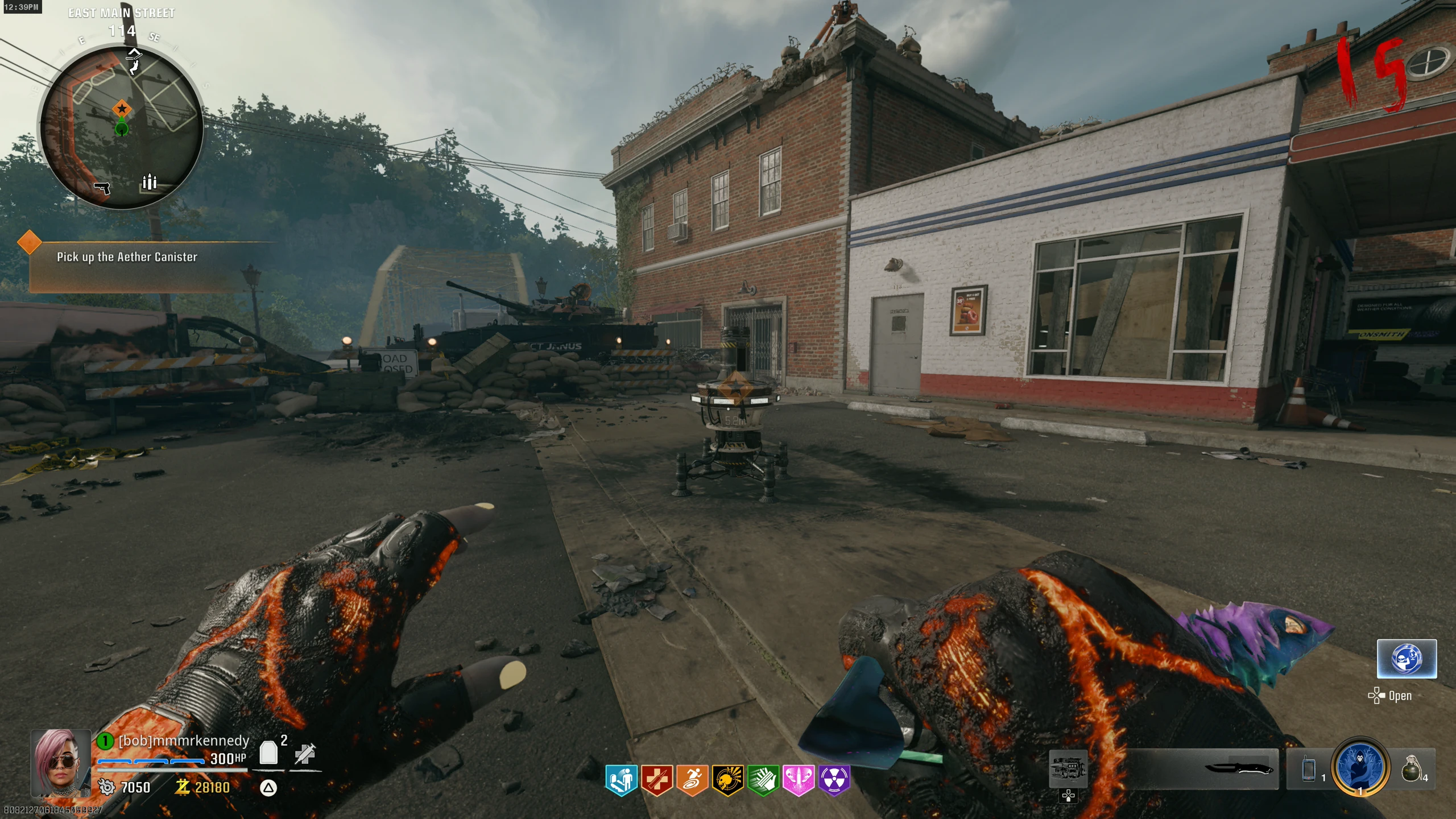
Task: Select the red Juggernog perk icon
Action: [x=657, y=780]
